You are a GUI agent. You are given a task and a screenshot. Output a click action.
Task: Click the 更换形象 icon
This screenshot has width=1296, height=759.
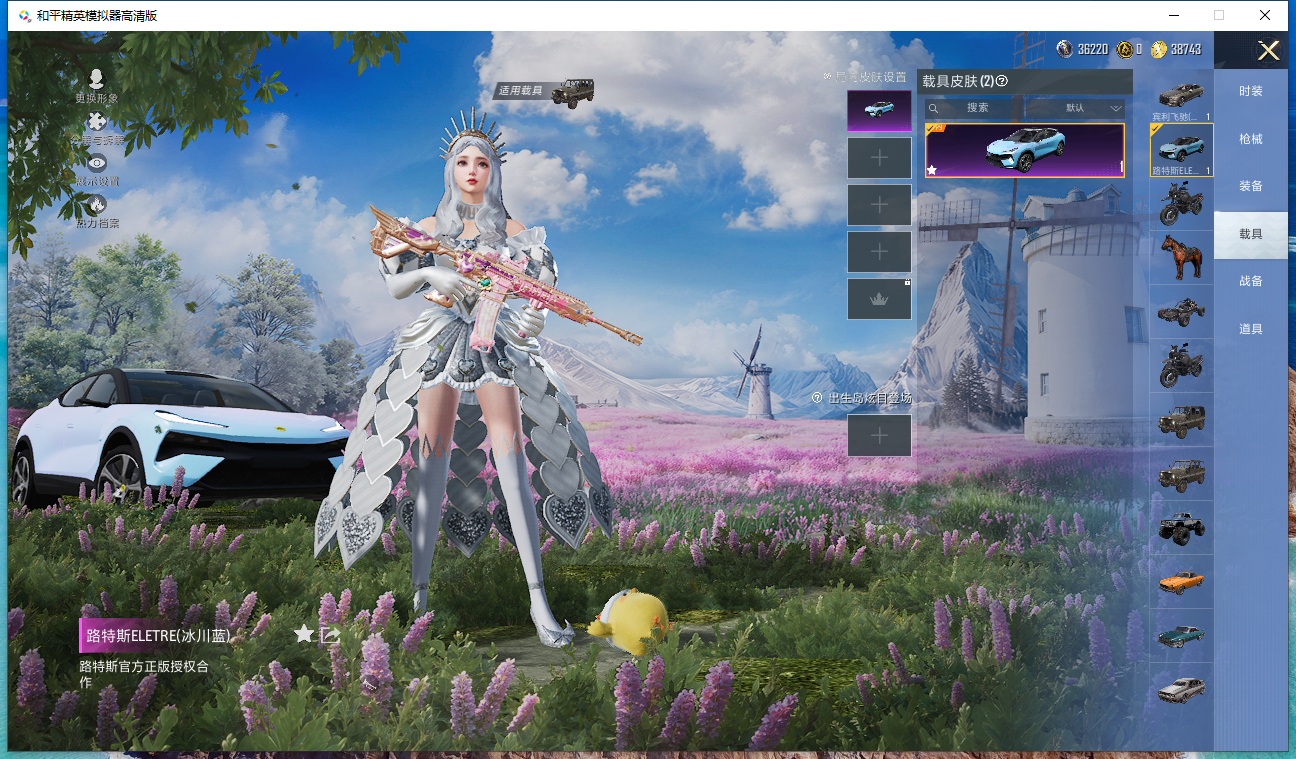point(97,80)
